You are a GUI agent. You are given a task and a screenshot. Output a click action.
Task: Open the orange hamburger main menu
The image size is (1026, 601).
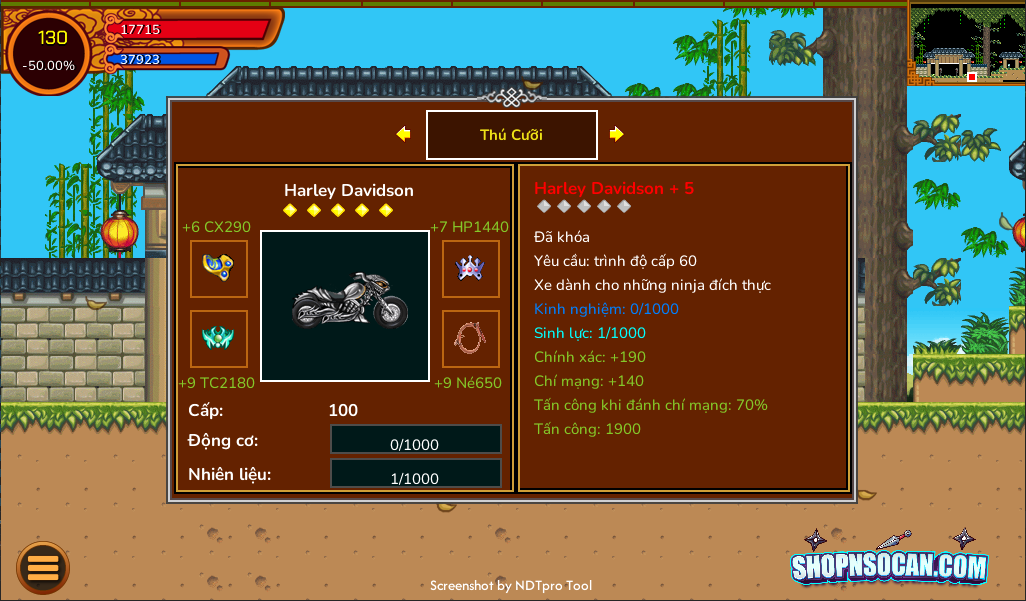(43, 568)
